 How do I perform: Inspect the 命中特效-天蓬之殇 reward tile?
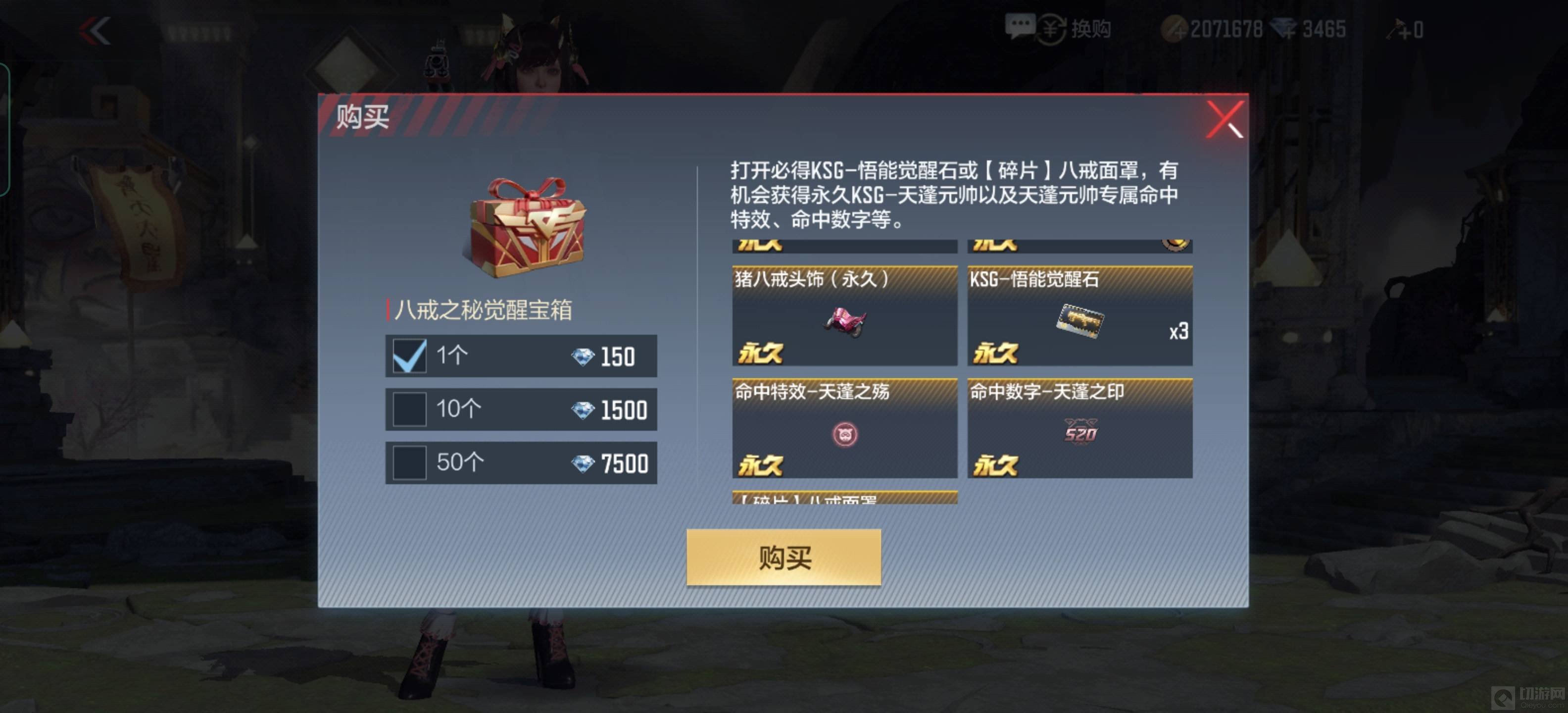pos(844,428)
